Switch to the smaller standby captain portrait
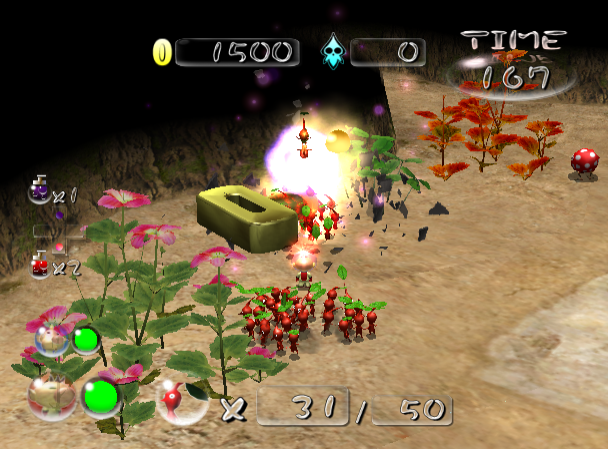608x449 pixels. [x=54, y=337]
